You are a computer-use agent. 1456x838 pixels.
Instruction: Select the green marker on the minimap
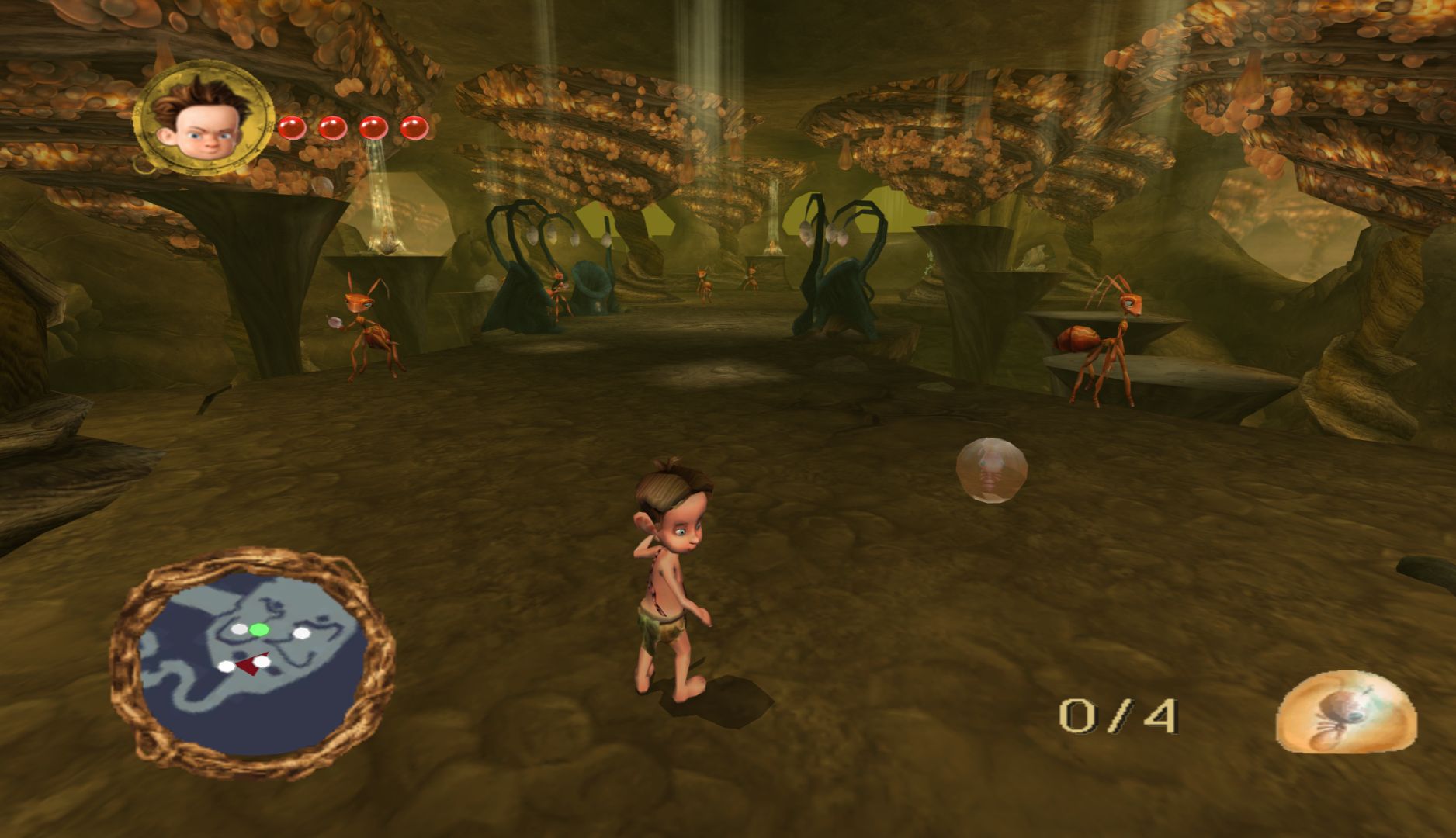tap(259, 629)
